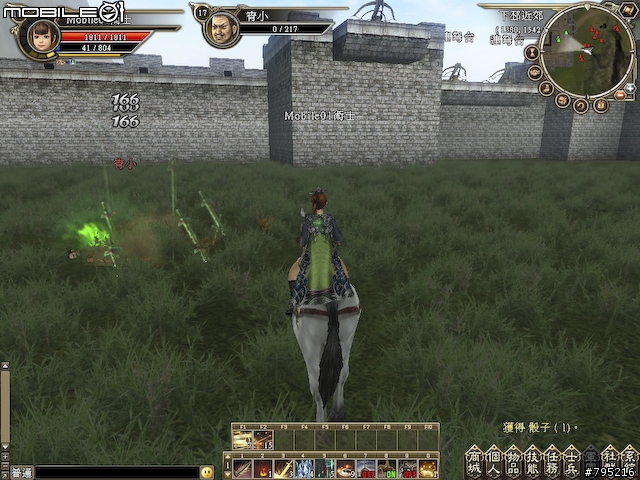Open the 任務 quest menu
The height and width of the screenshot is (480, 640).
click(552, 461)
